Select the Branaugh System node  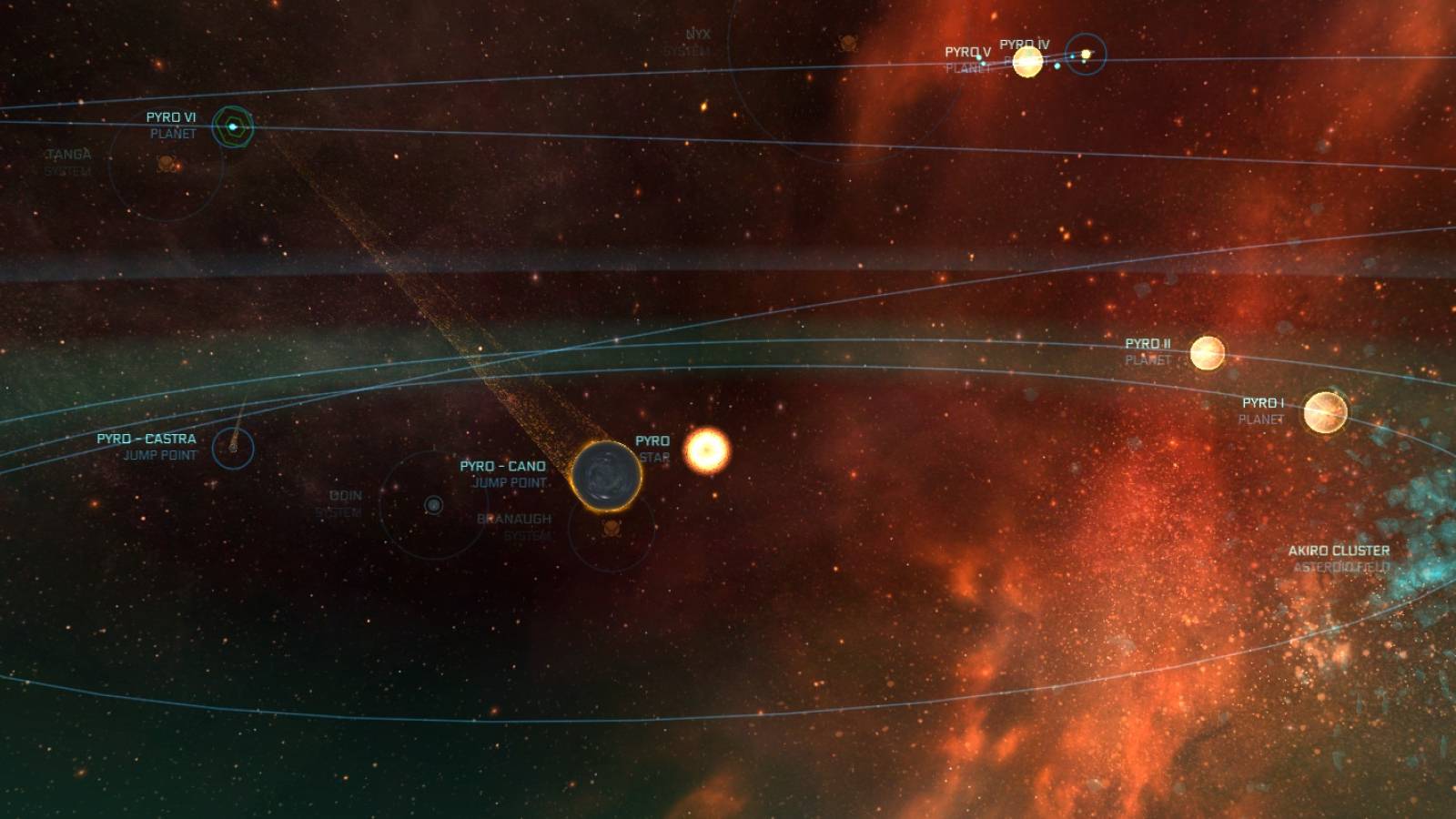tap(514, 528)
